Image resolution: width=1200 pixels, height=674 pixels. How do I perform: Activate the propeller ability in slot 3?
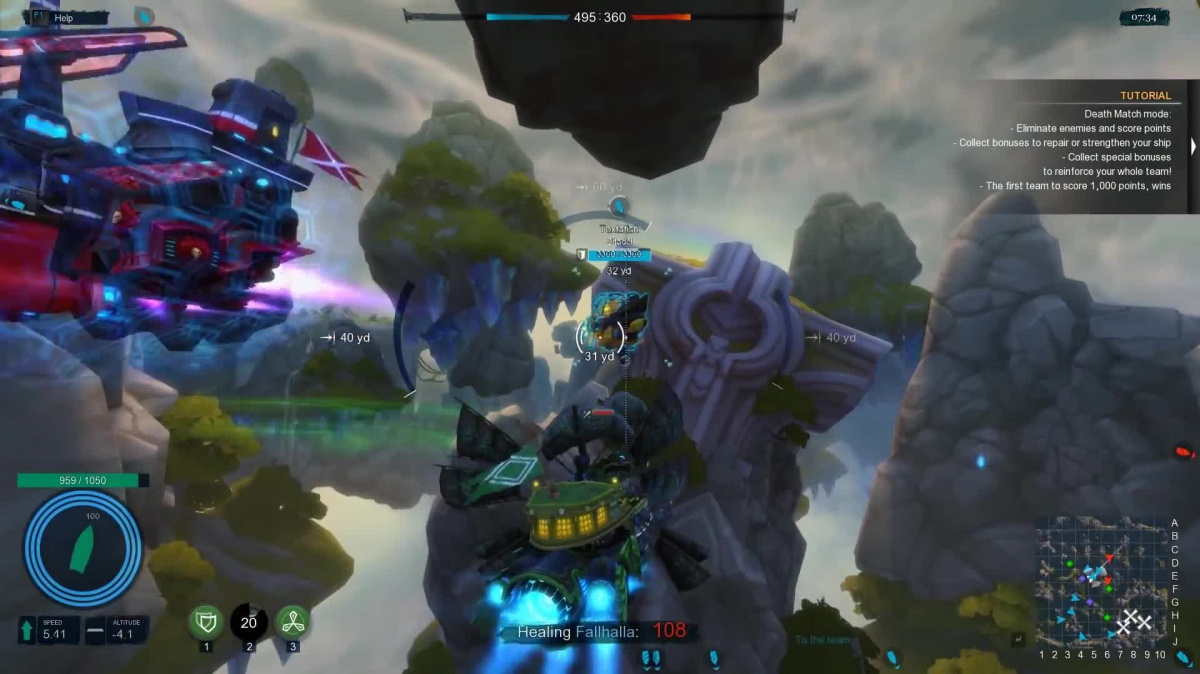[293, 622]
